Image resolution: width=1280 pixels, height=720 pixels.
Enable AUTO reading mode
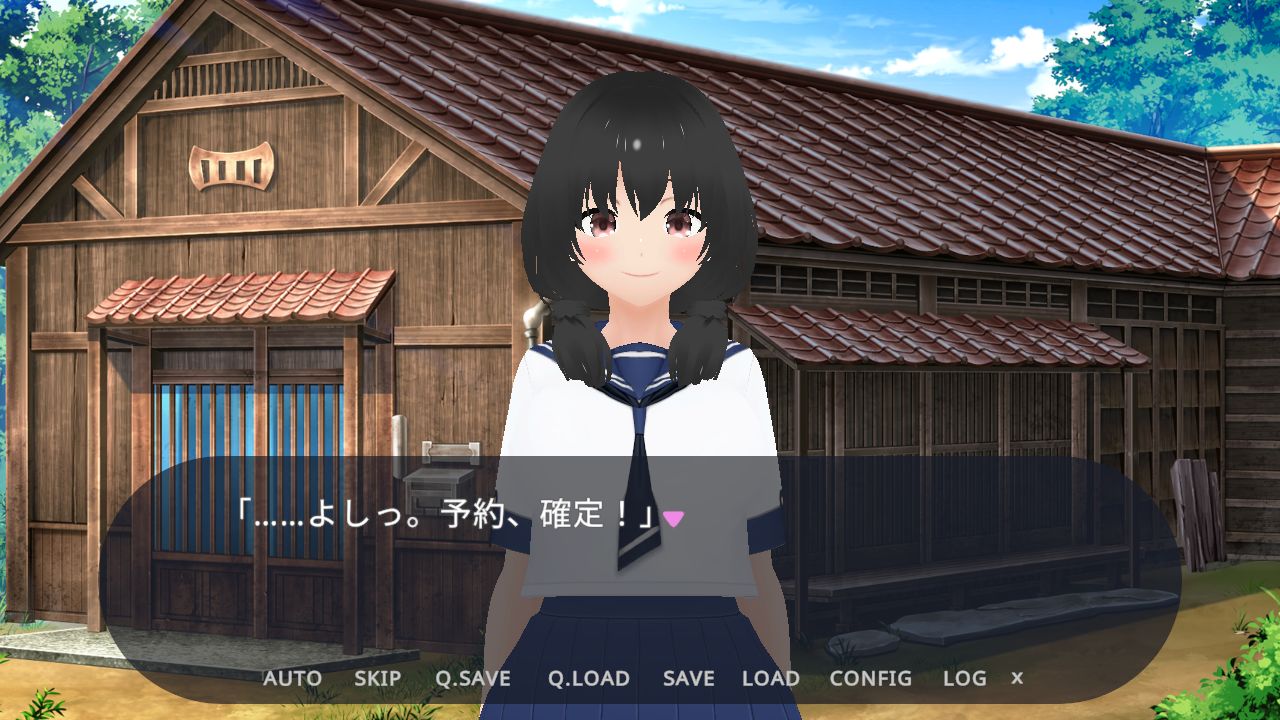point(291,678)
